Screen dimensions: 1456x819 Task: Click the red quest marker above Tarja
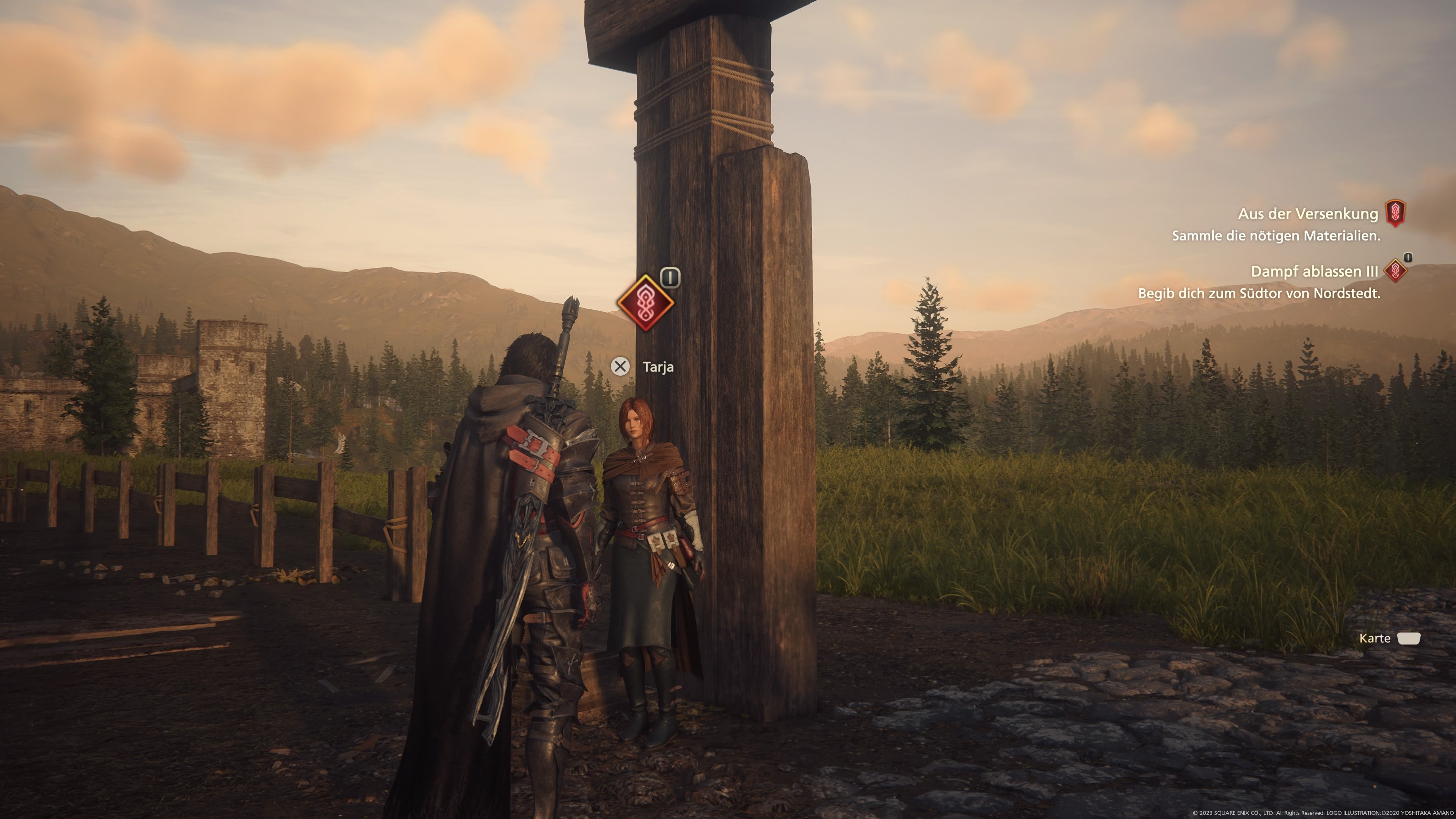[x=645, y=303]
